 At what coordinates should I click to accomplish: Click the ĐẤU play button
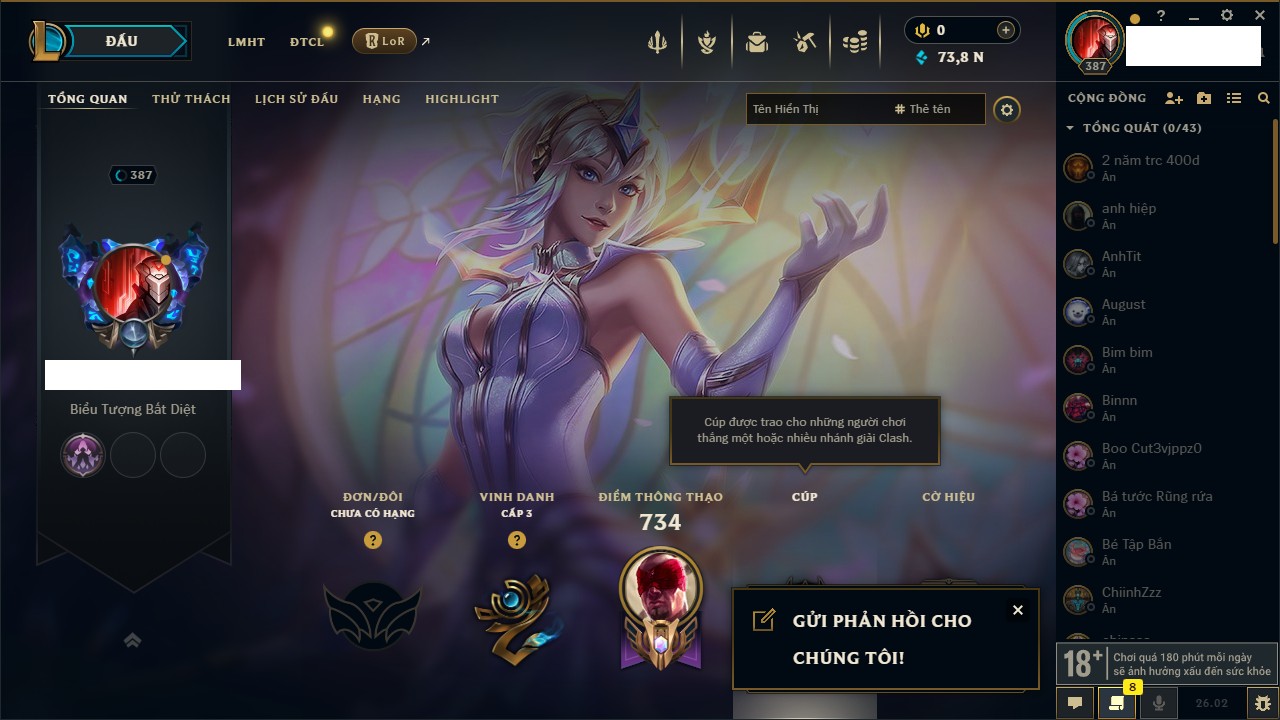tap(121, 41)
